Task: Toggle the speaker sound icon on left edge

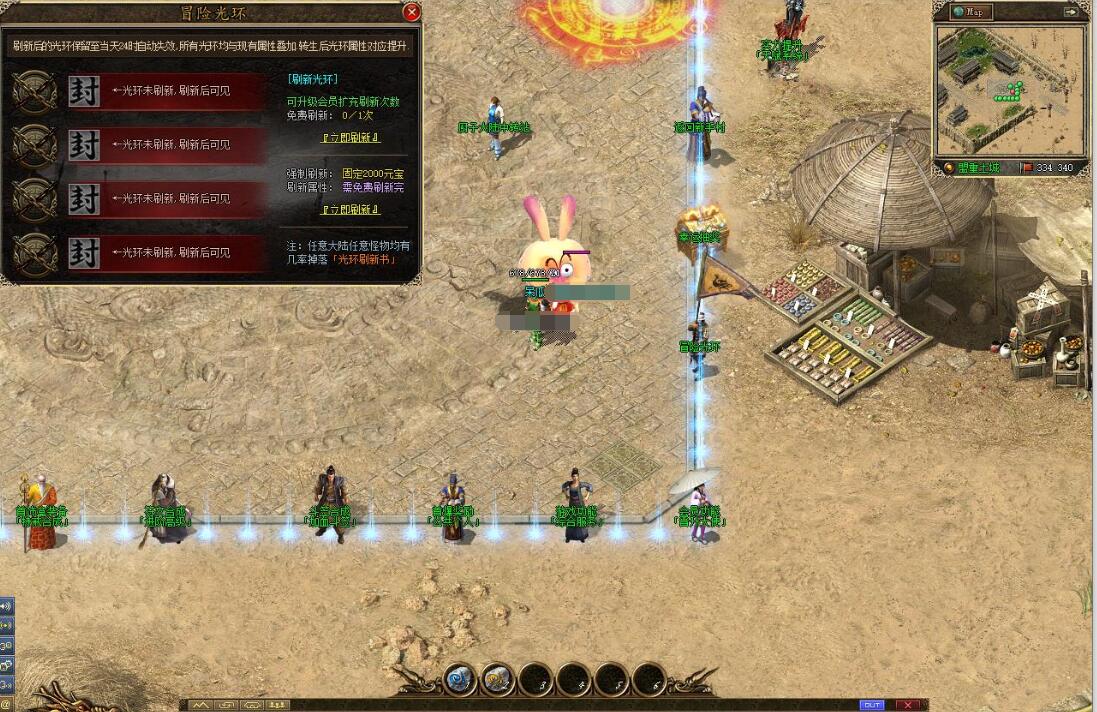Action: (x=6, y=606)
